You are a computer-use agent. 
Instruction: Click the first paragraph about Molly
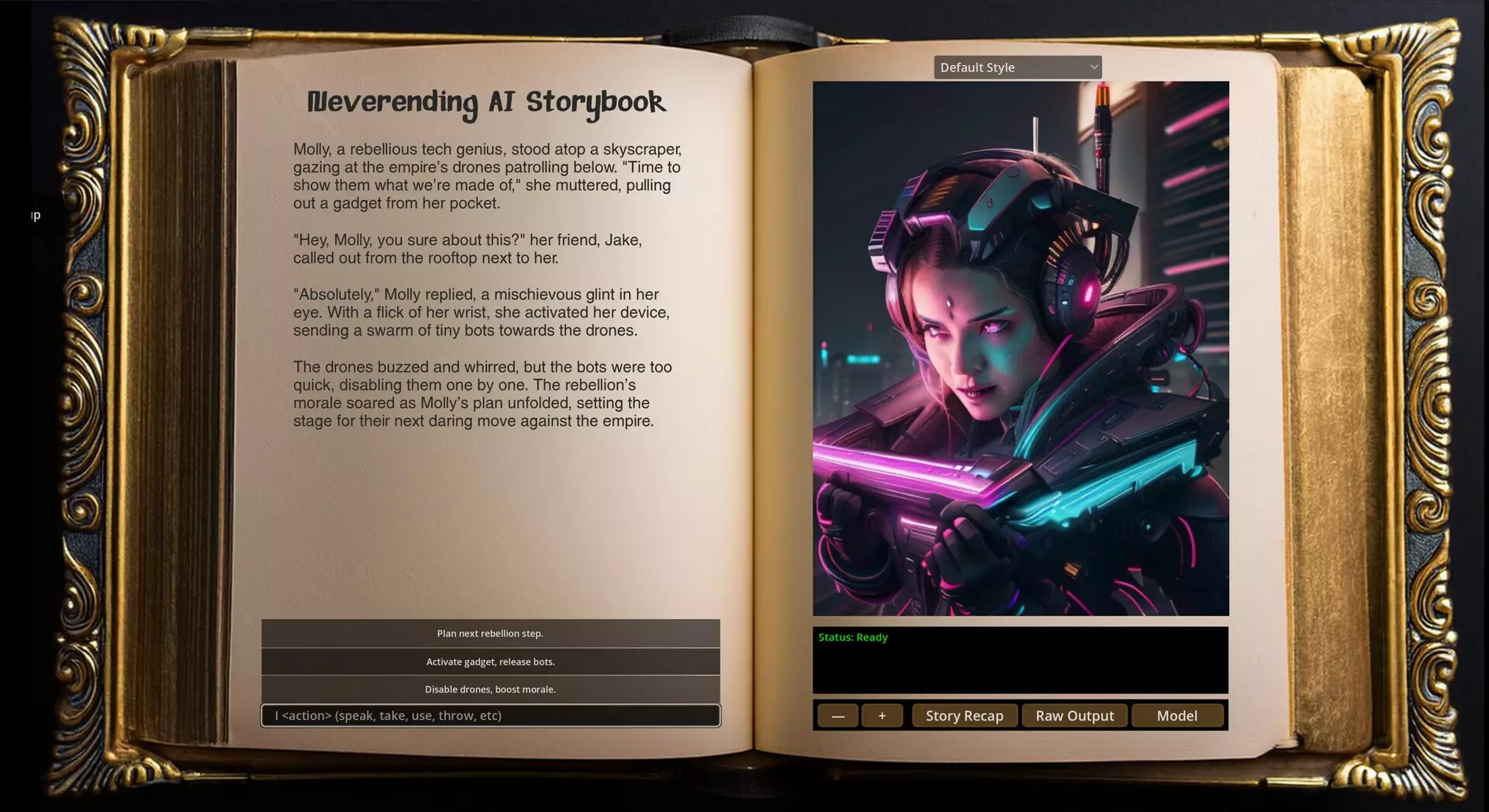tap(487, 175)
